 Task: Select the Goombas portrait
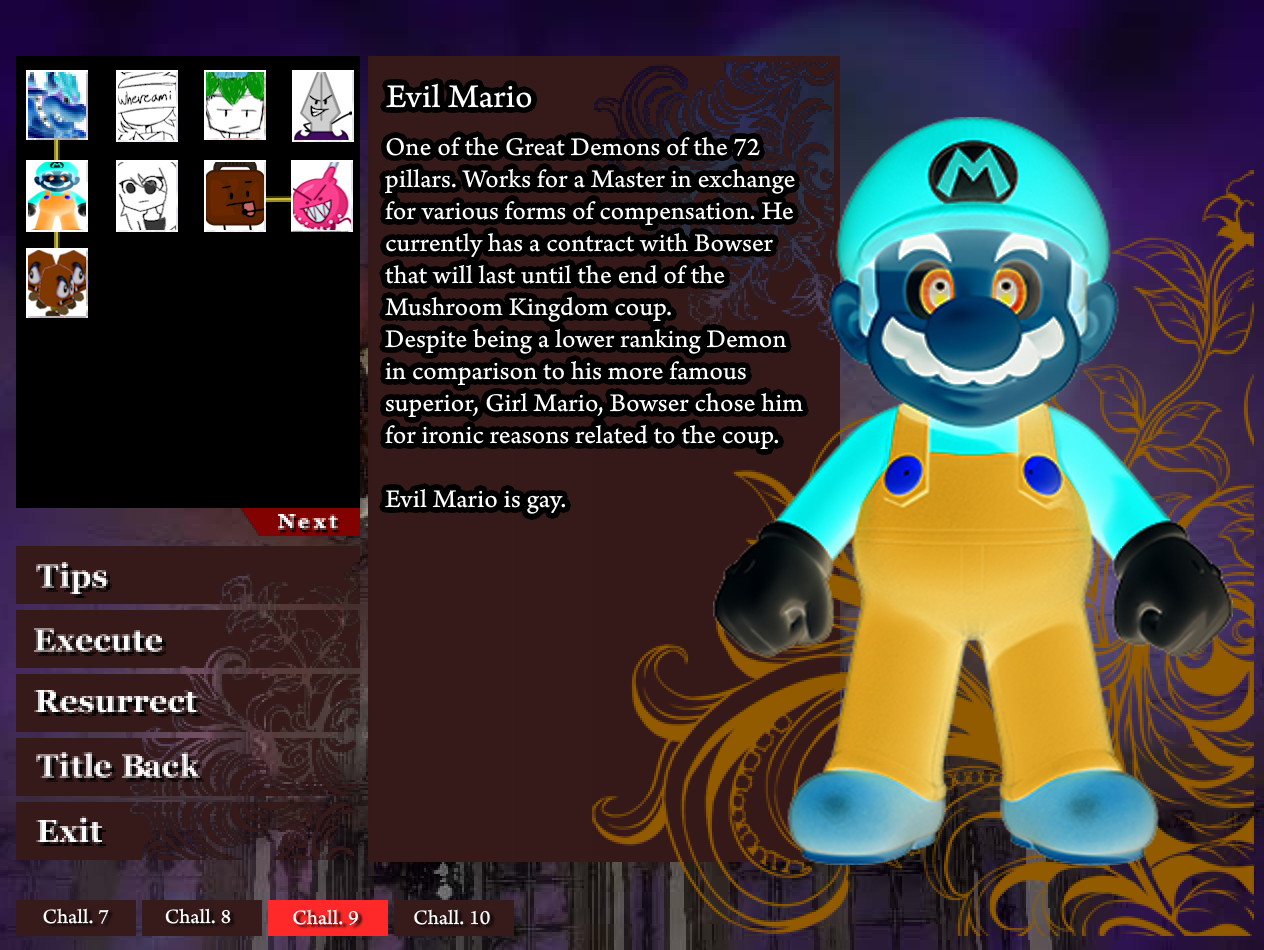coord(57,283)
